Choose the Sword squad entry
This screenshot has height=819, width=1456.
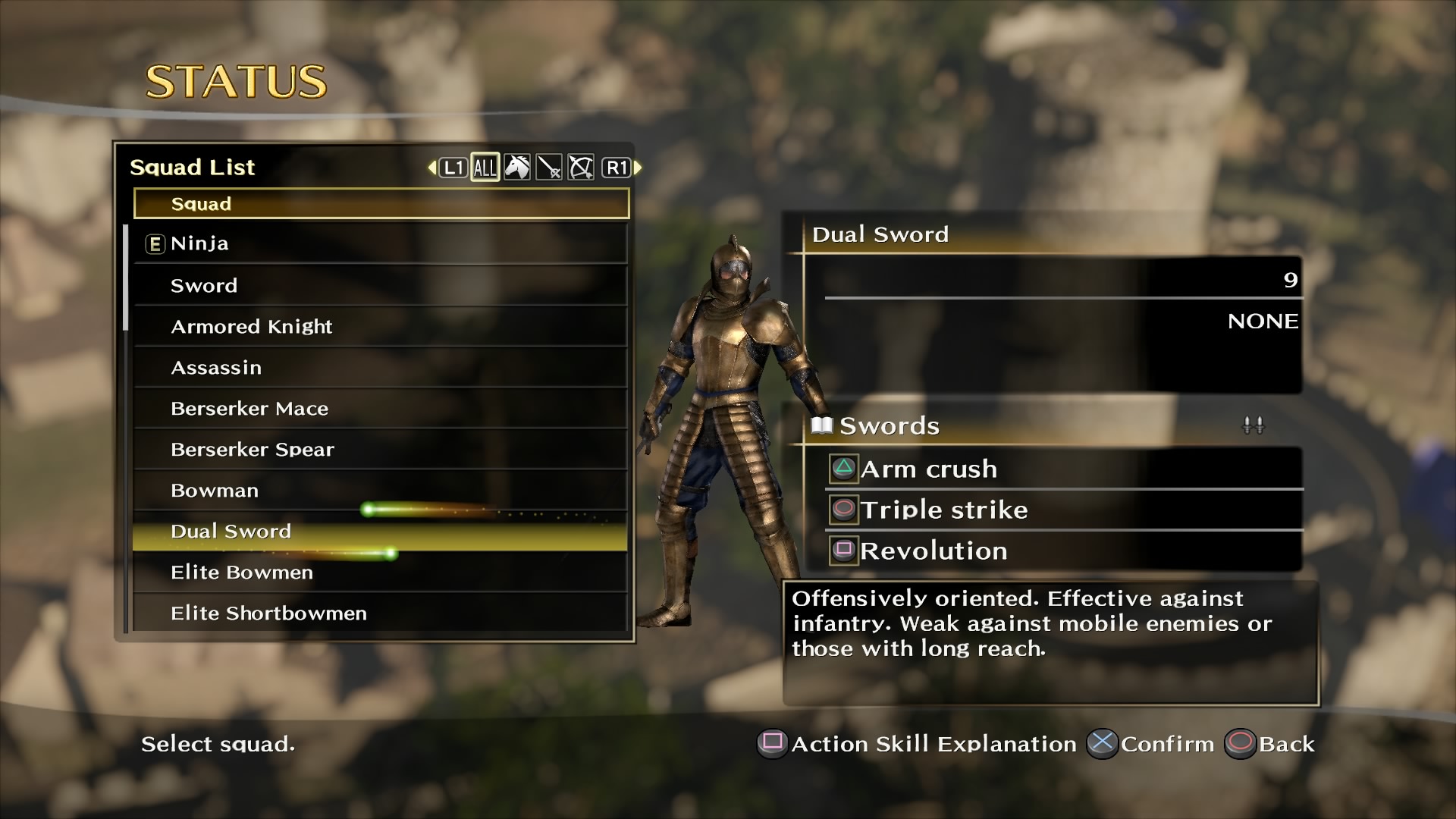point(379,286)
